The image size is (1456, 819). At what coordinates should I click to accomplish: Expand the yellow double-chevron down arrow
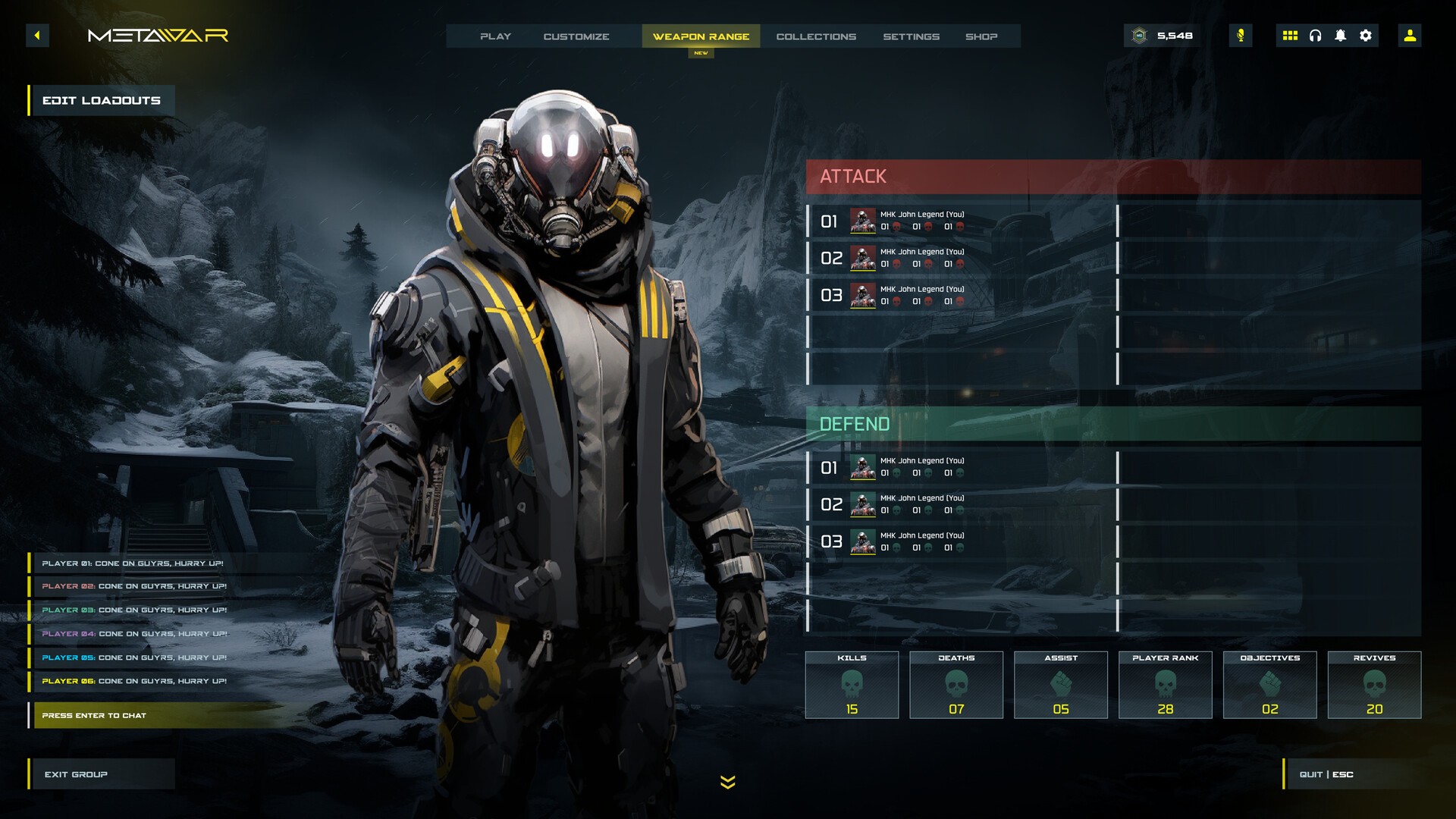tap(728, 782)
